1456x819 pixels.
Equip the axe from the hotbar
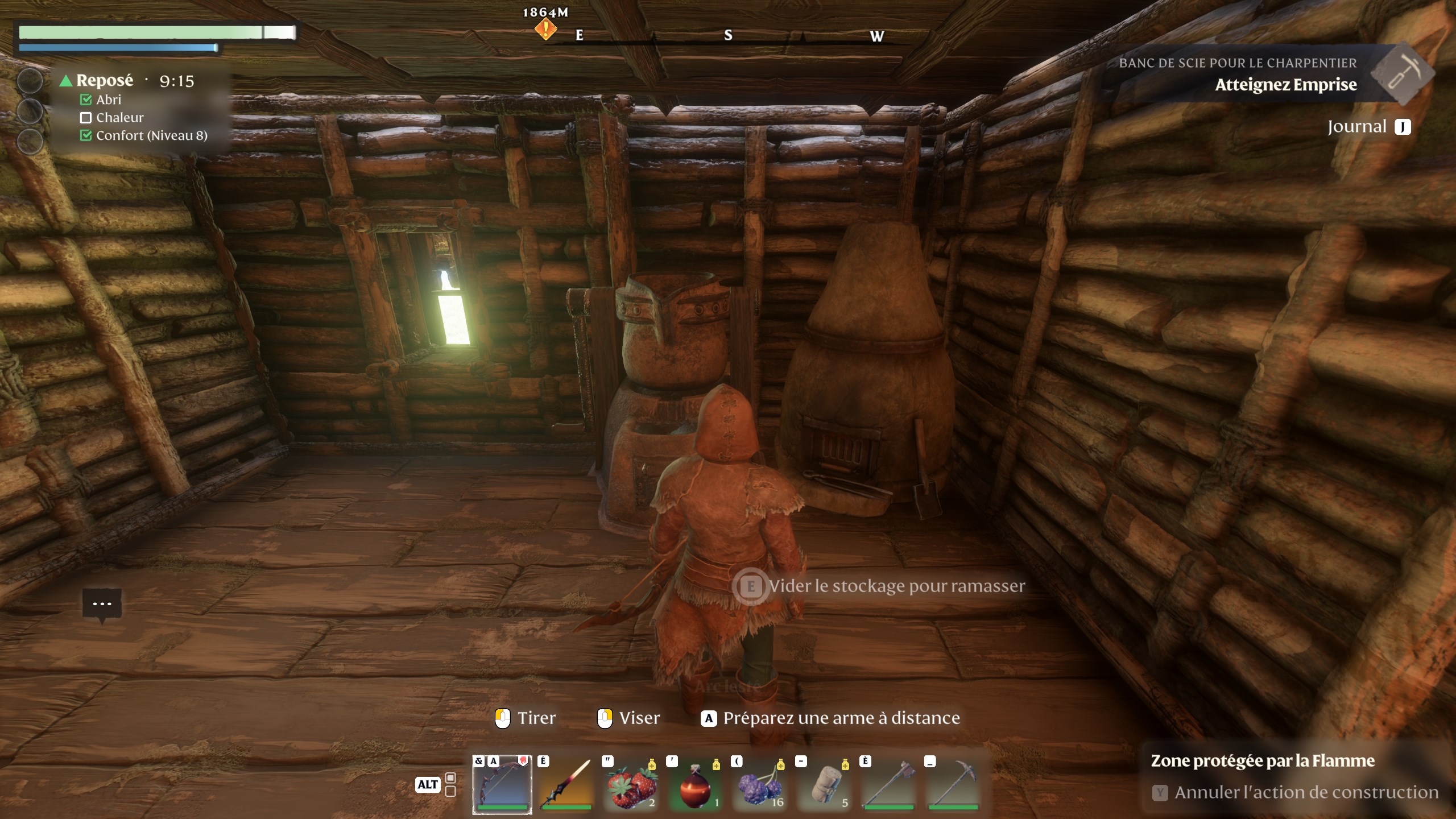click(889, 784)
